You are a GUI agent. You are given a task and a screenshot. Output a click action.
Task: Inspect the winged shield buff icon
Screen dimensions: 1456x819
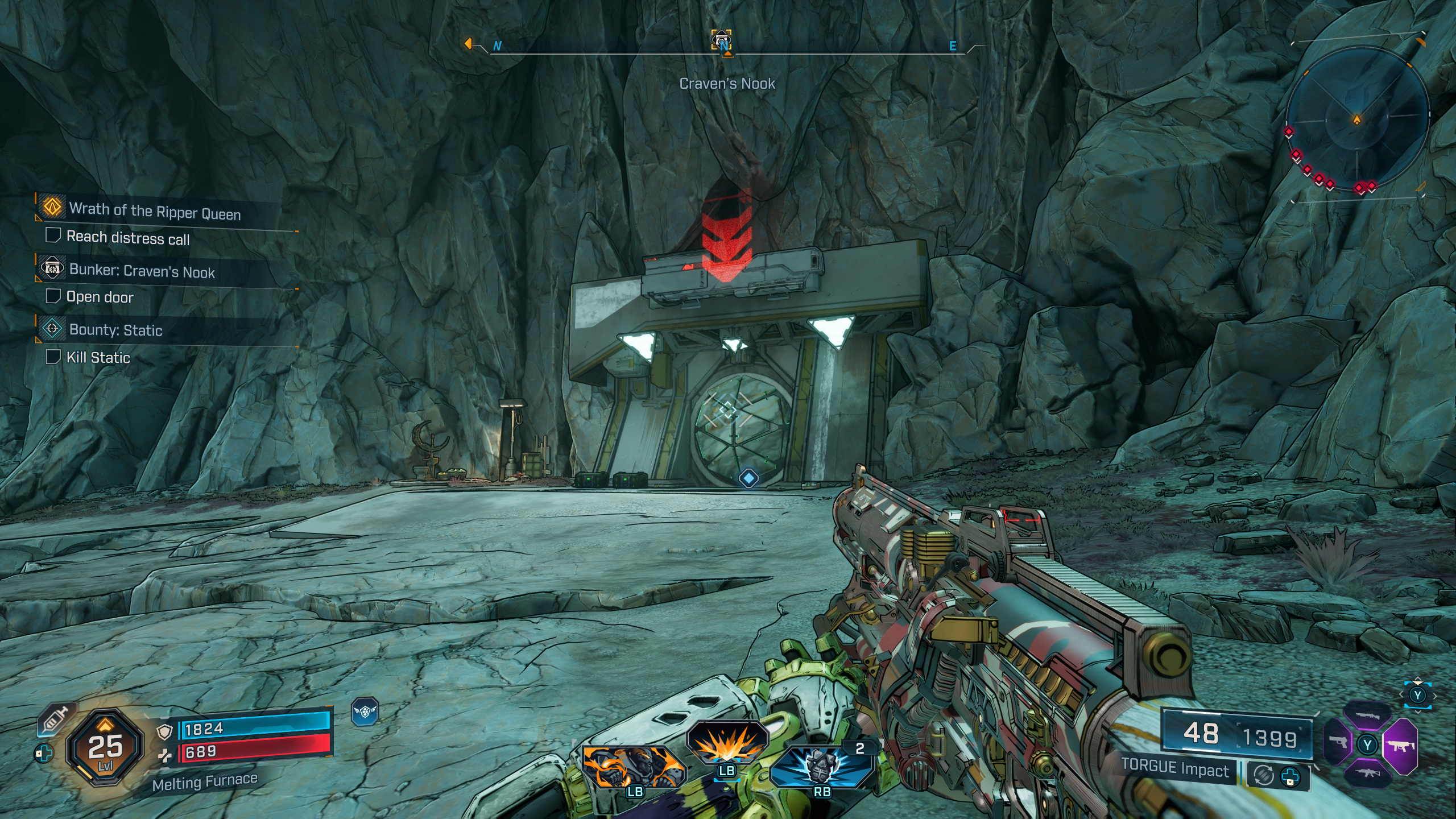coord(365,712)
